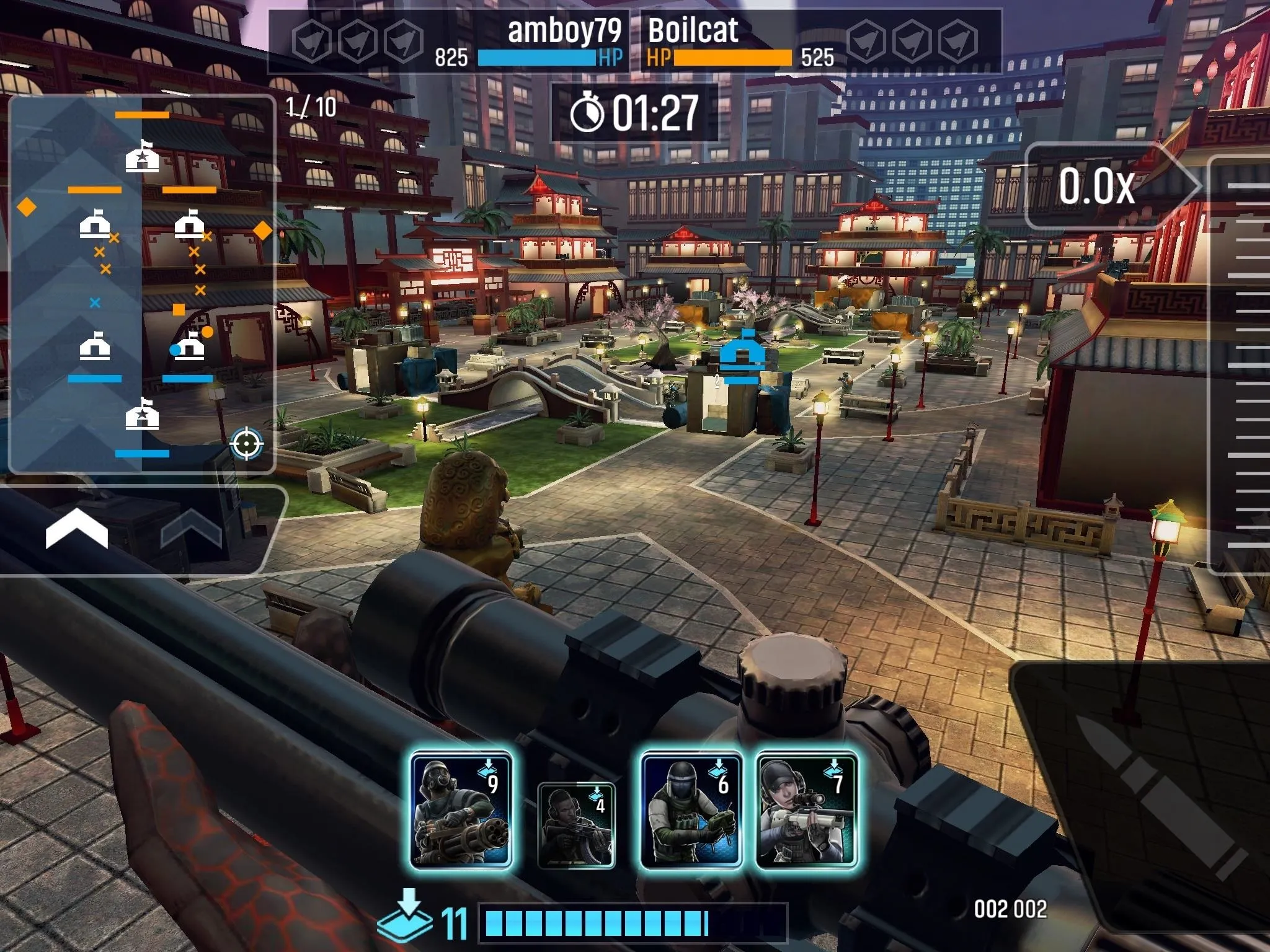Tap the crosshair target icon on minimap
This screenshot has width=1270, height=952.
(246, 444)
